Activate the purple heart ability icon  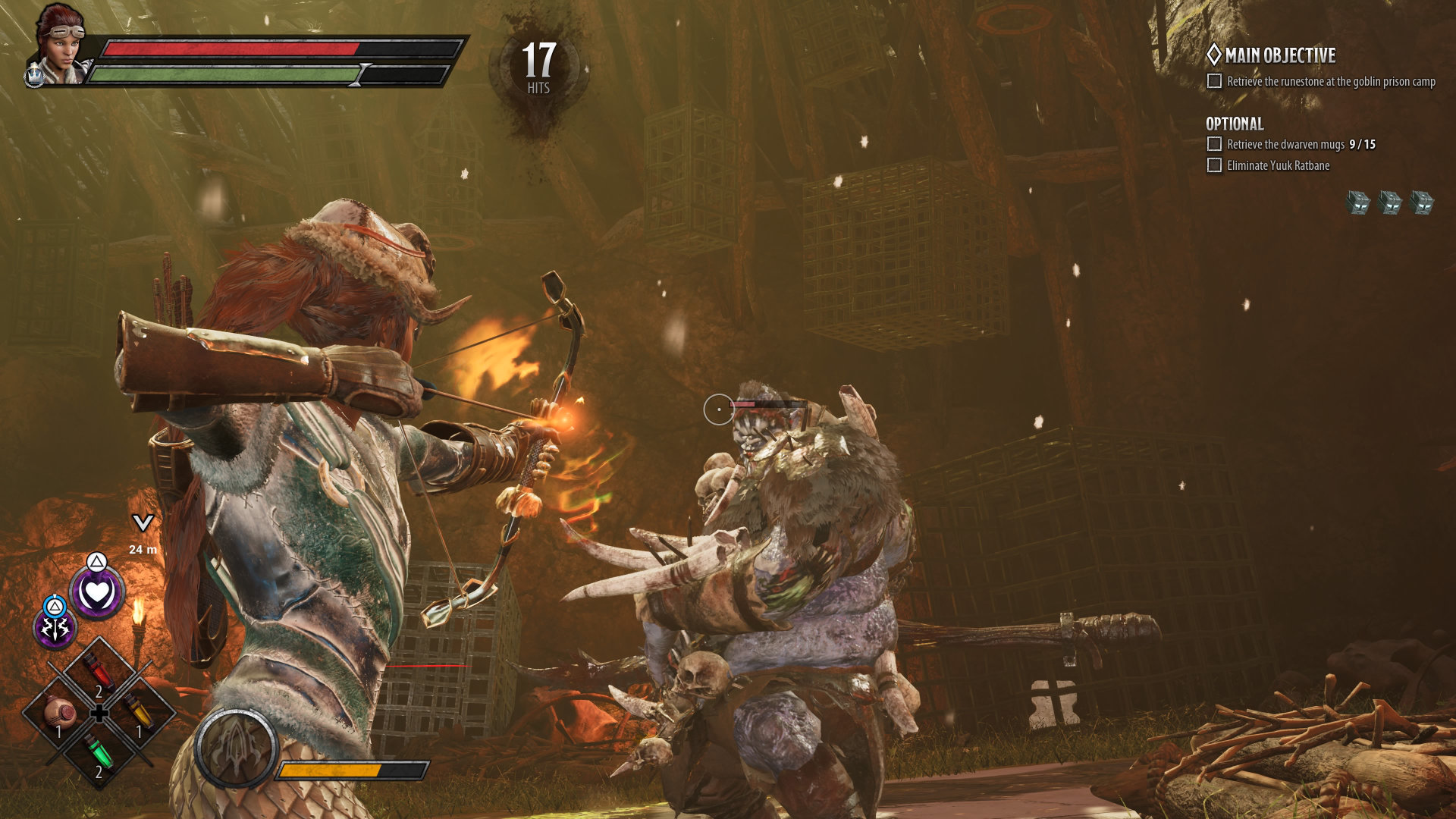(x=97, y=592)
